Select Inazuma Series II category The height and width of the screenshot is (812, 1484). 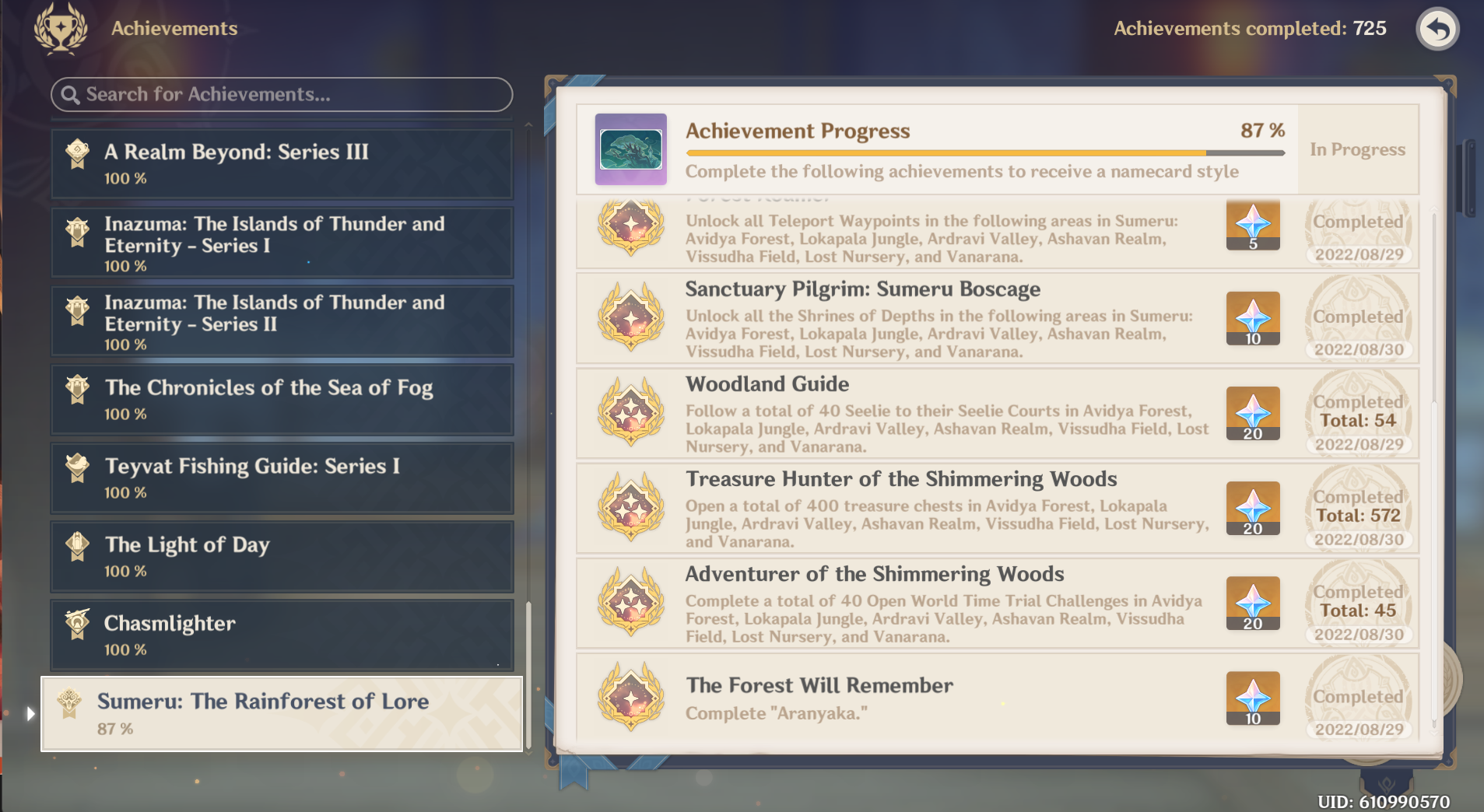click(x=280, y=320)
